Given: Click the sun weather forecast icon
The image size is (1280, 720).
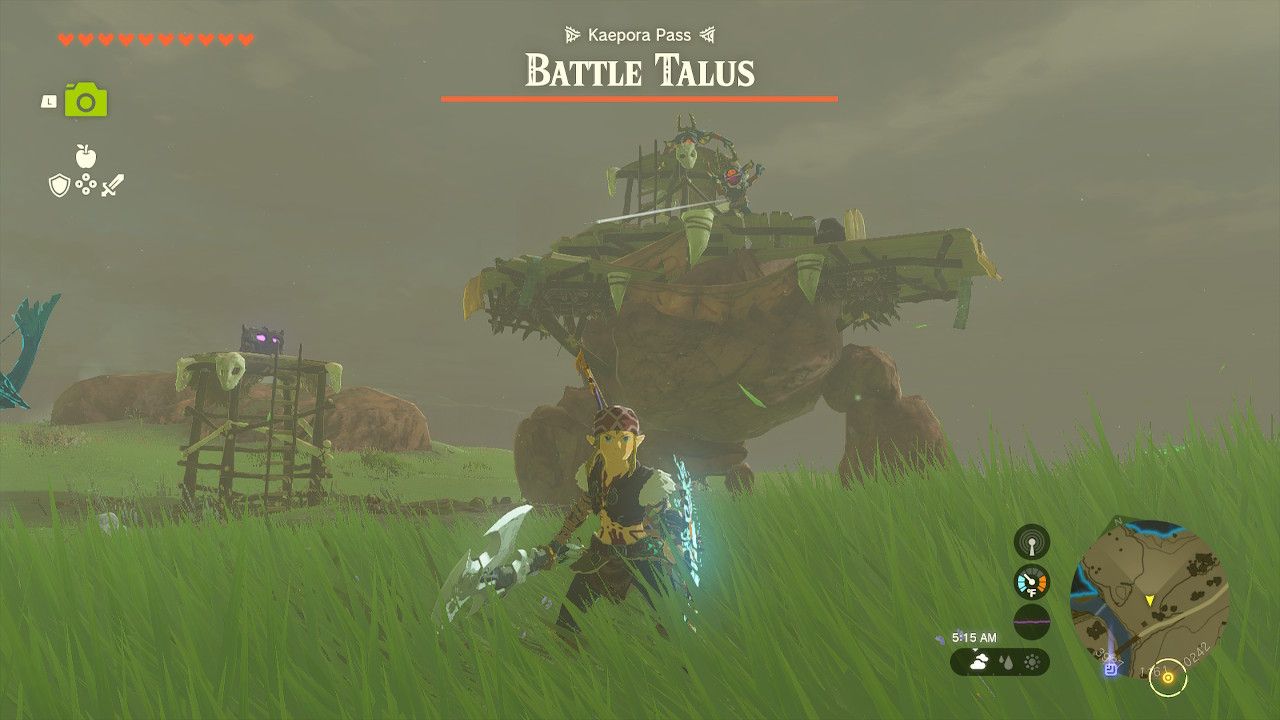Looking at the screenshot, I should (x=1031, y=662).
